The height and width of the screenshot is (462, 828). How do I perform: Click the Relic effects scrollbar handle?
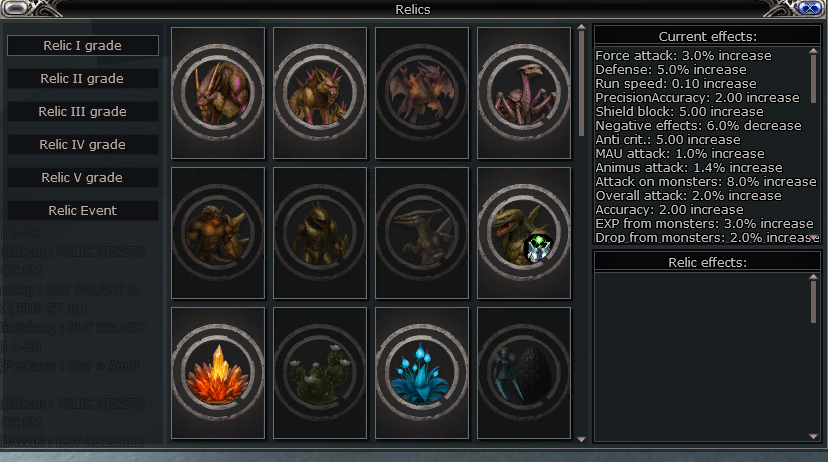tap(813, 299)
